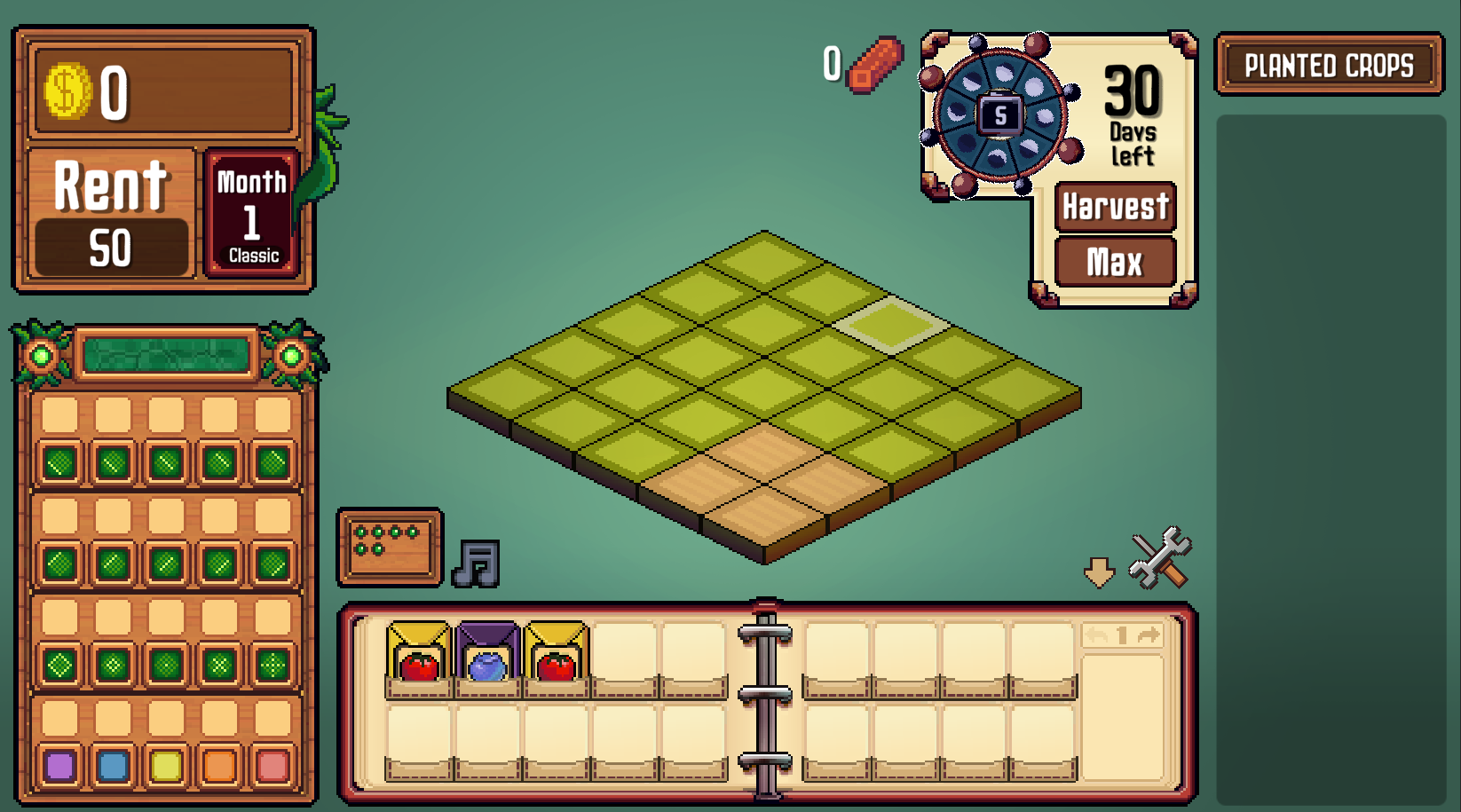Open the wrench and hammer tools

(x=1160, y=559)
